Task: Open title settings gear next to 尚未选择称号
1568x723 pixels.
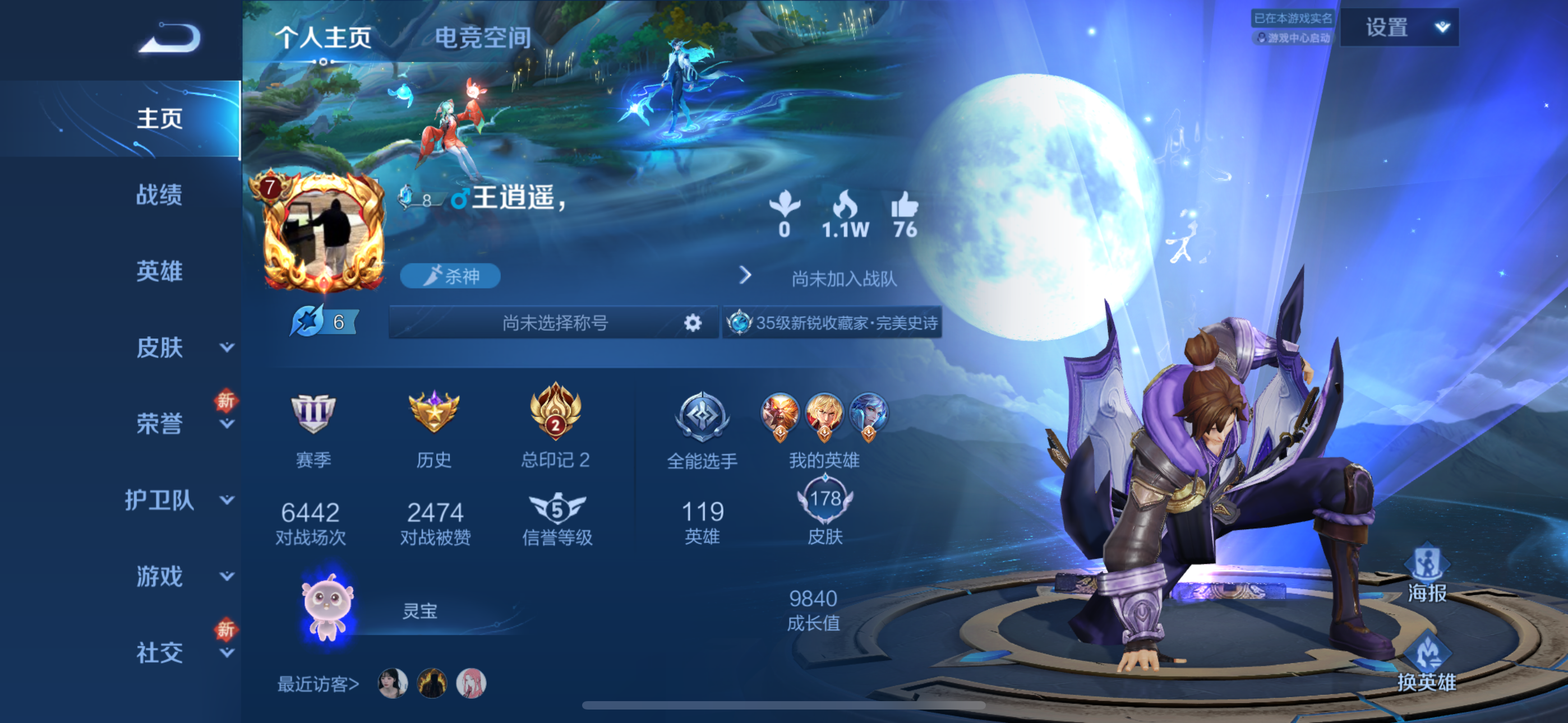Action: coord(692,323)
